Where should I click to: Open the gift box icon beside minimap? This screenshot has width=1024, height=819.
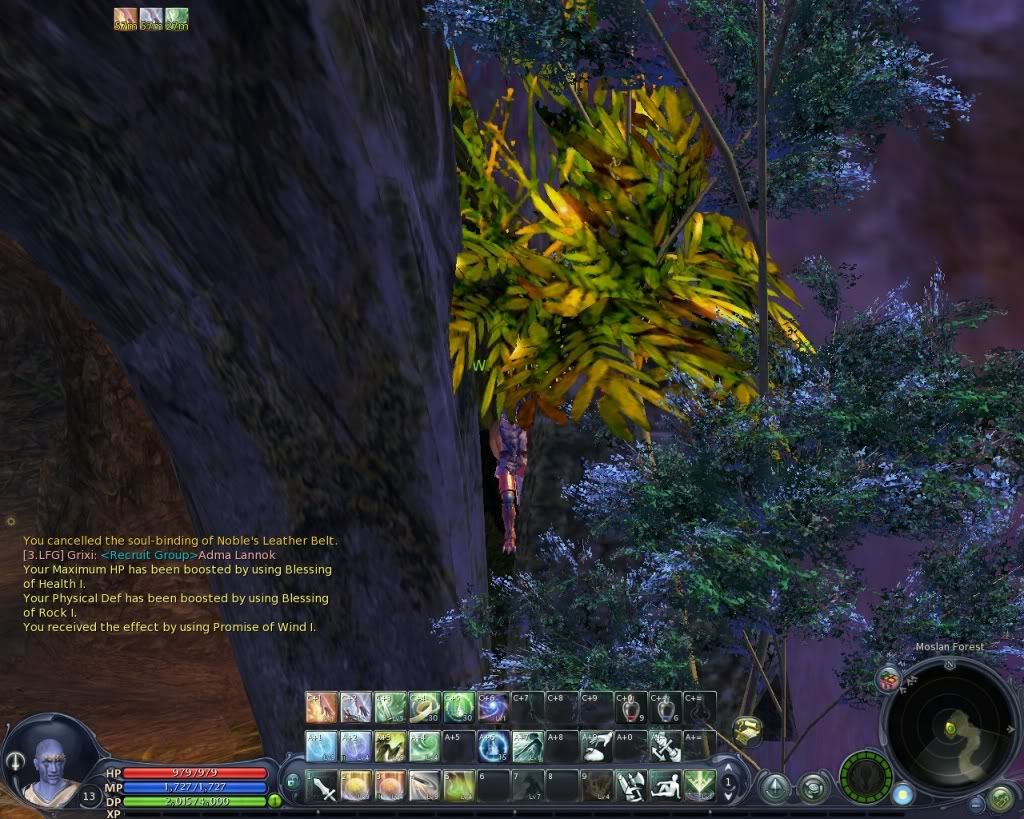887,680
